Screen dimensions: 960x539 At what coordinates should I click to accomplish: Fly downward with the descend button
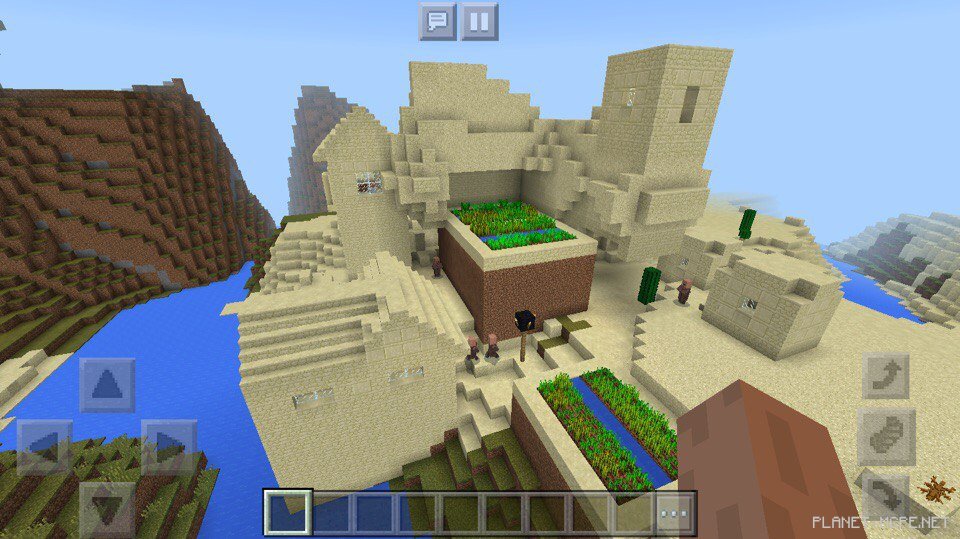(886, 496)
